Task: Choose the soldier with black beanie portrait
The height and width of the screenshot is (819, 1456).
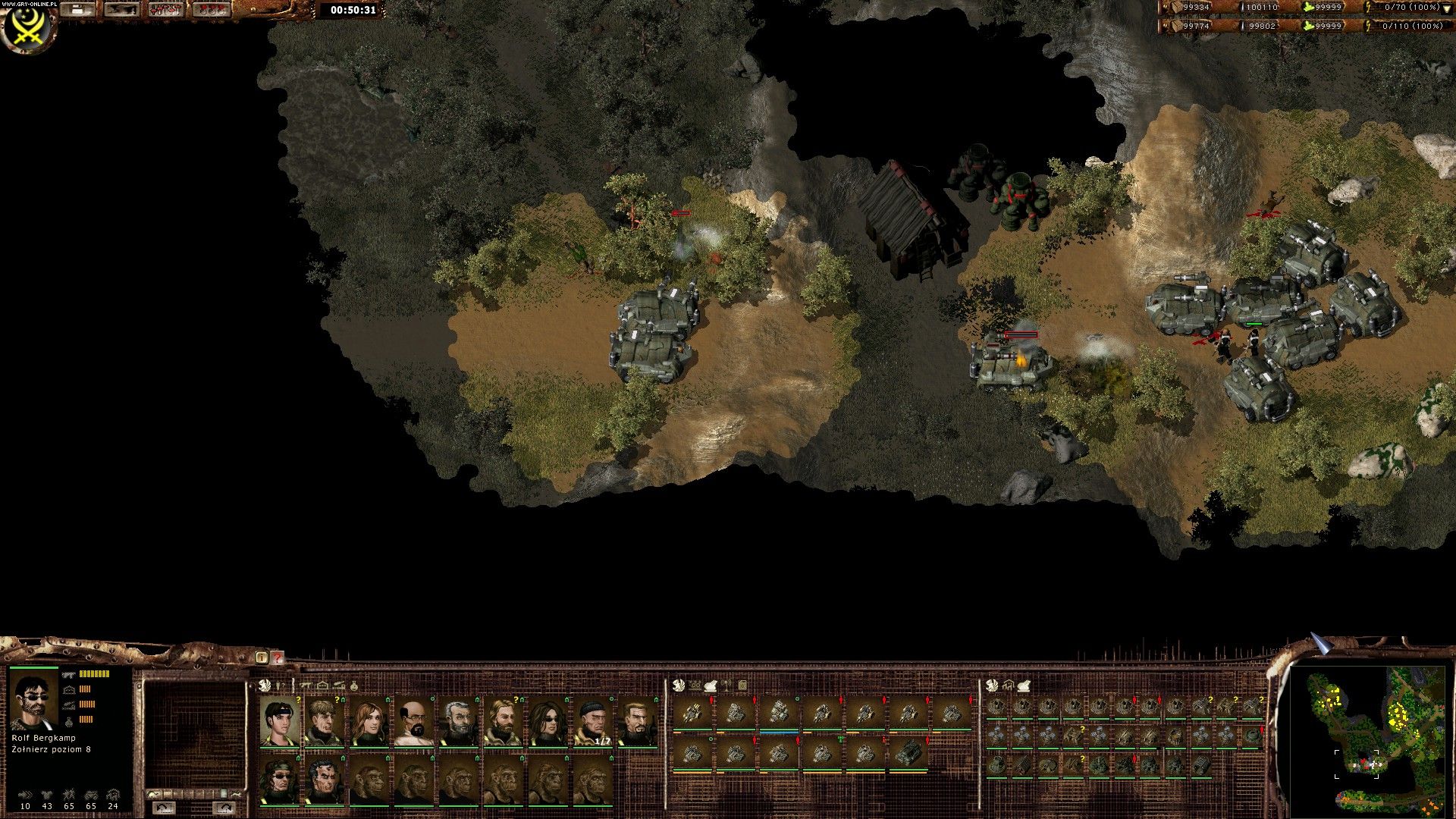Action: pos(591,721)
